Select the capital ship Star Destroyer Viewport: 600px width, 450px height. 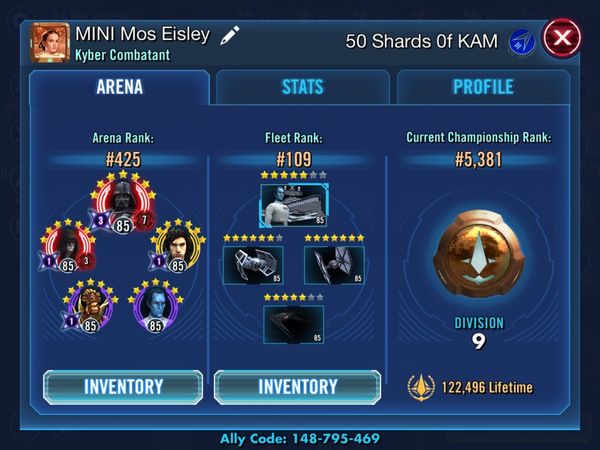293,206
